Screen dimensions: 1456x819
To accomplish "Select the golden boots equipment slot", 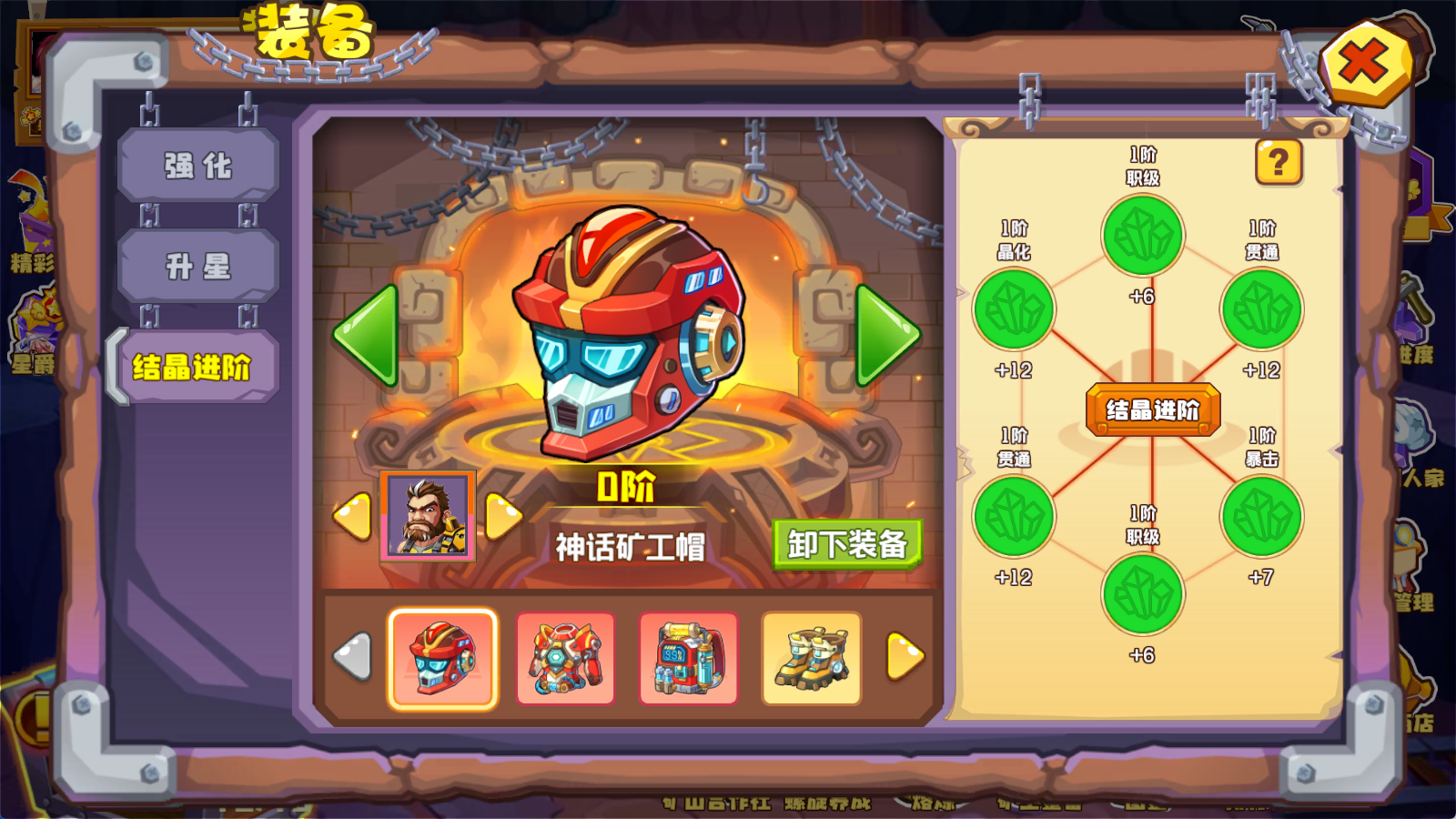I will (x=811, y=658).
